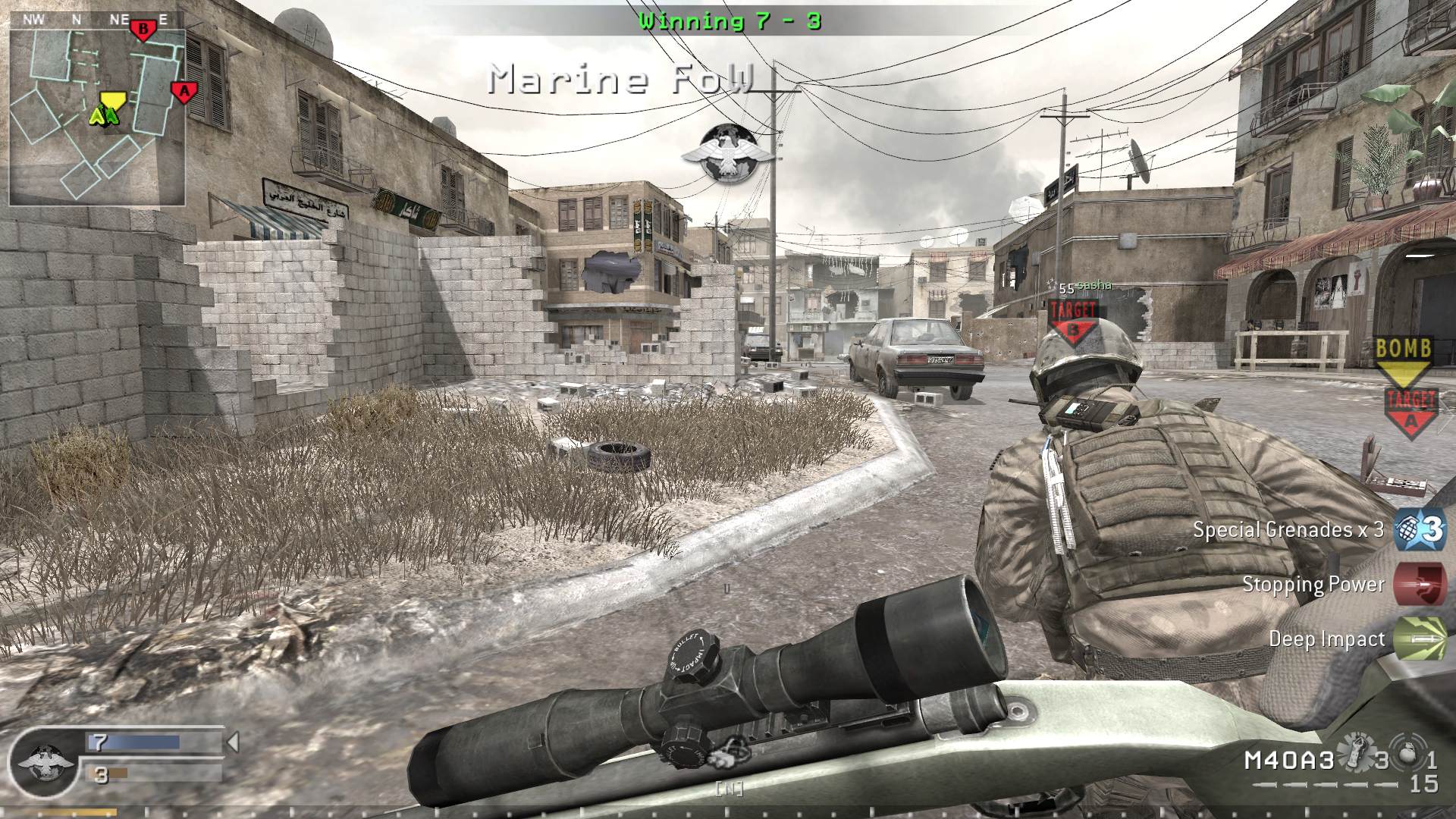Click the eagle emblem beside the score bars
Viewport: 1456px width, 819px height.
click(45, 766)
